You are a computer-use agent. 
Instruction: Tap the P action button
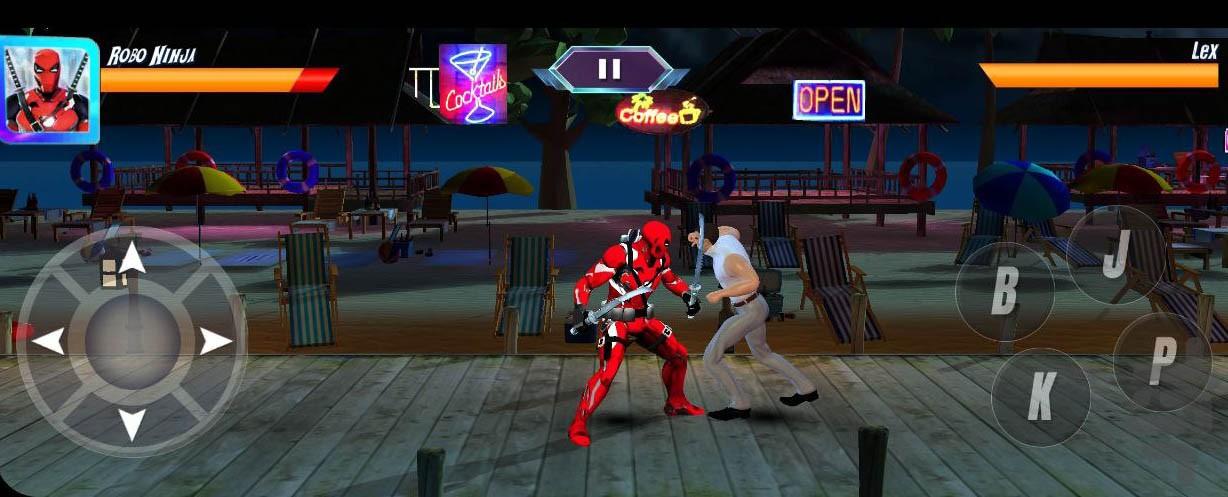pyautogui.click(x=1162, y=362)
